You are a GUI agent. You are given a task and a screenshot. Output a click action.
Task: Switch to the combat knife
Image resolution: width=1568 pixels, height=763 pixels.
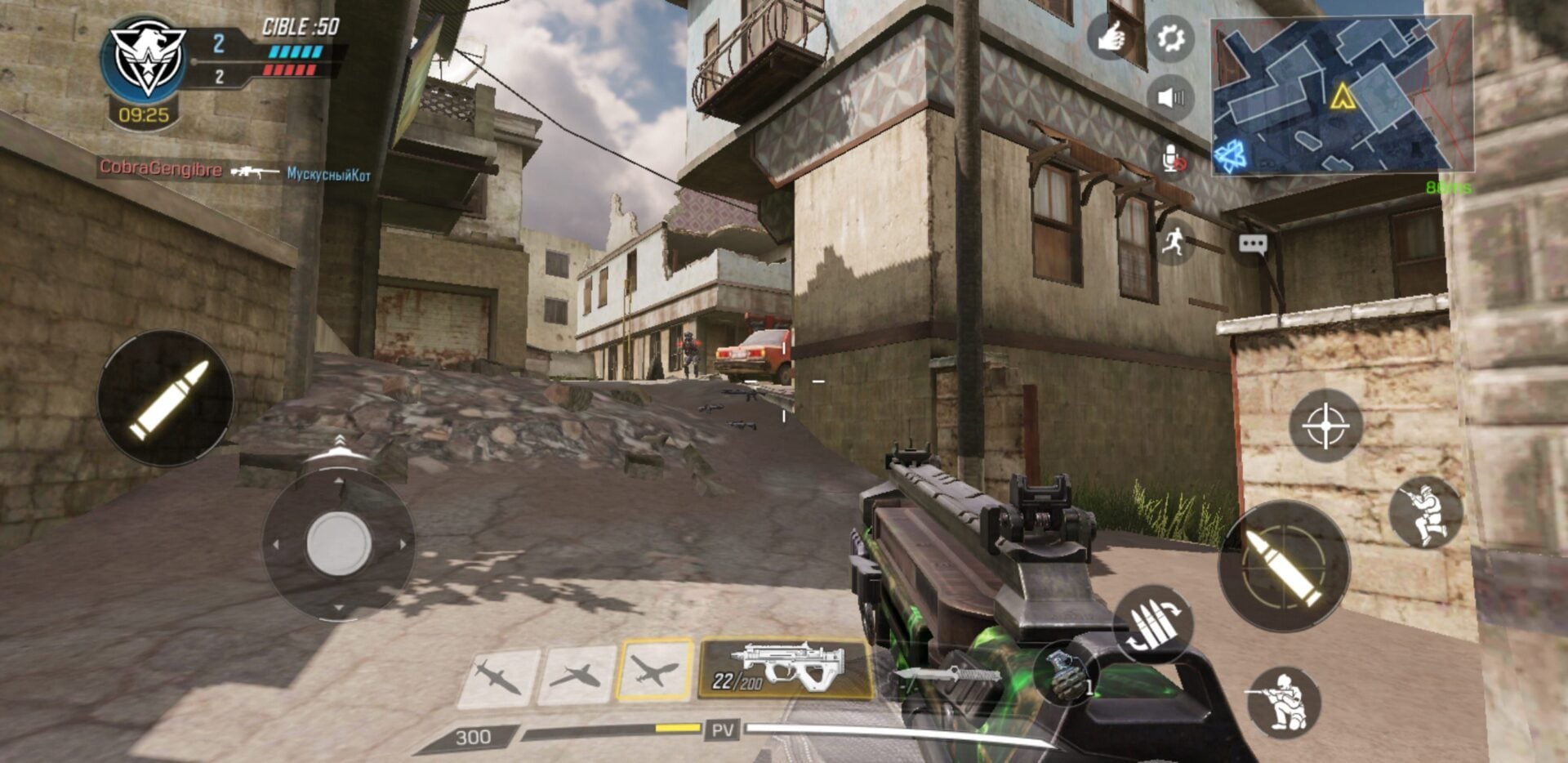pos(947,676)
